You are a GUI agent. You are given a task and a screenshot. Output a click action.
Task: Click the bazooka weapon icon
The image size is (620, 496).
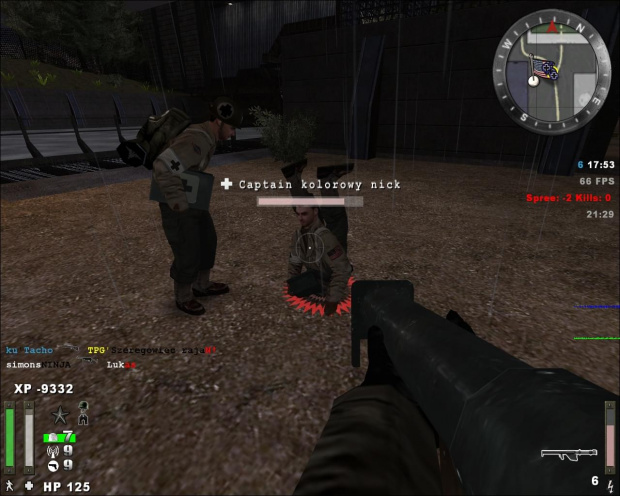[x=568, y=454]
